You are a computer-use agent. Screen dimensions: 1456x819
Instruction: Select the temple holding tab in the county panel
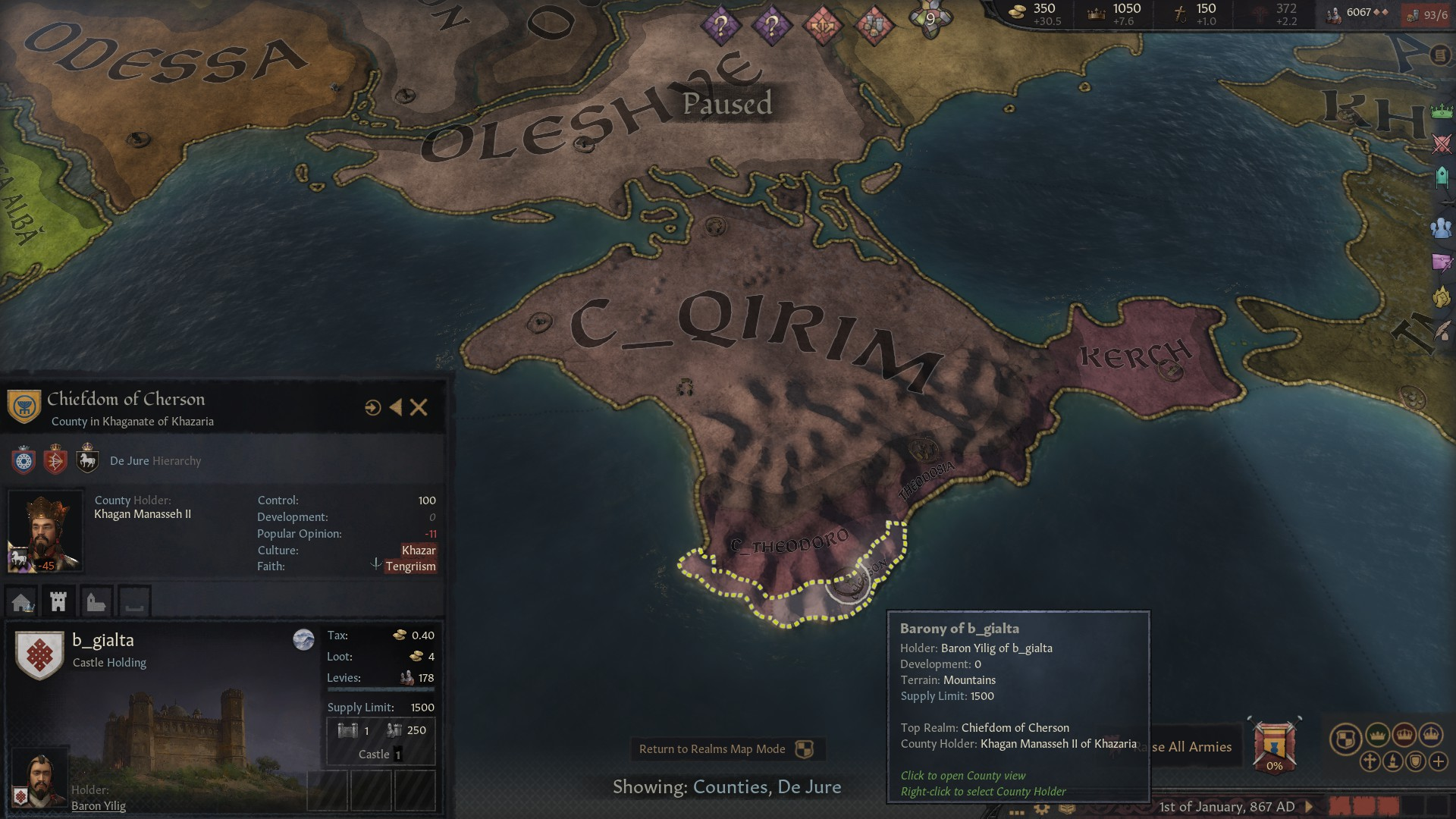point(96,602)
